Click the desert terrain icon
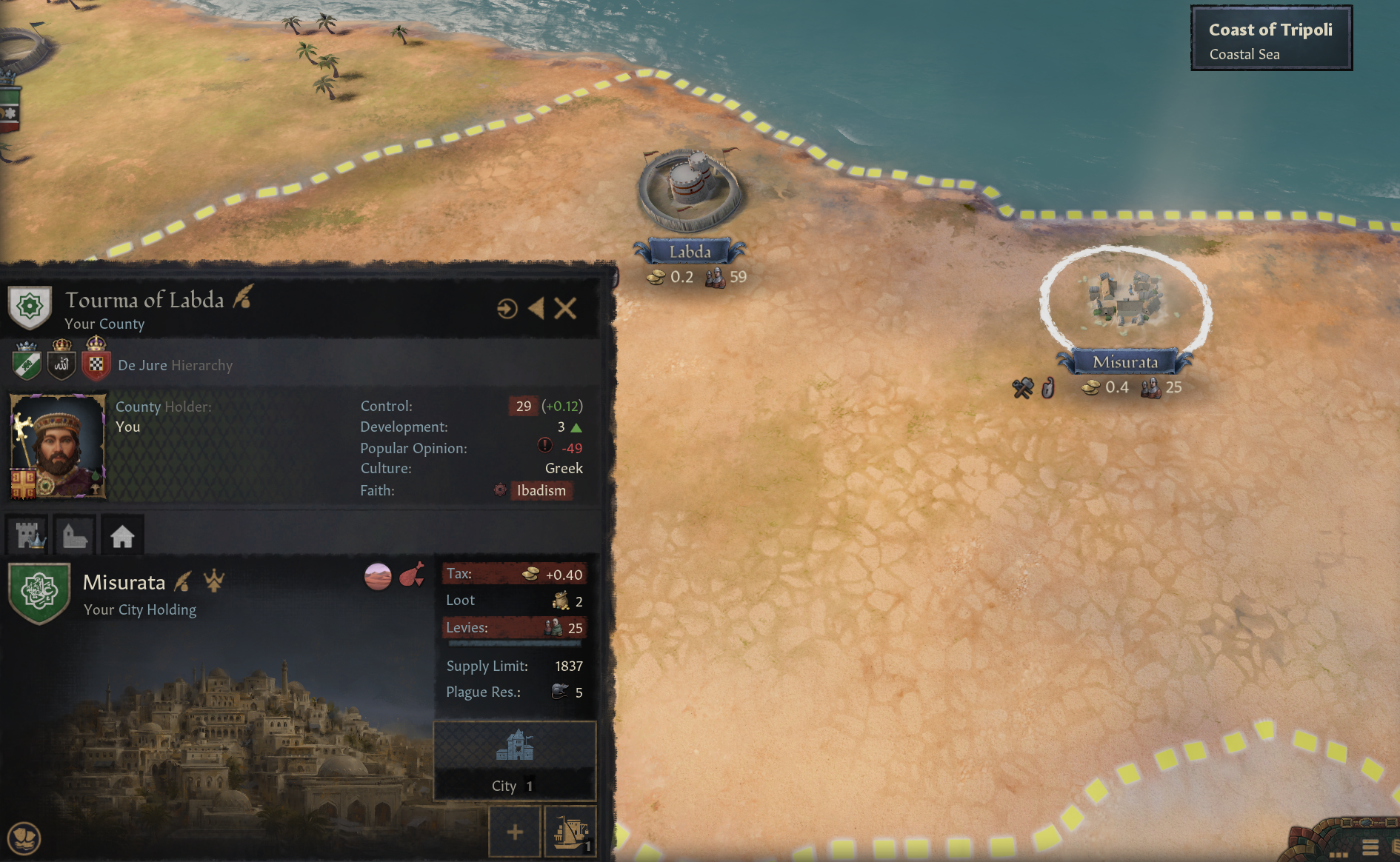This screenshot has height=862, width=1400. point(378,576)
